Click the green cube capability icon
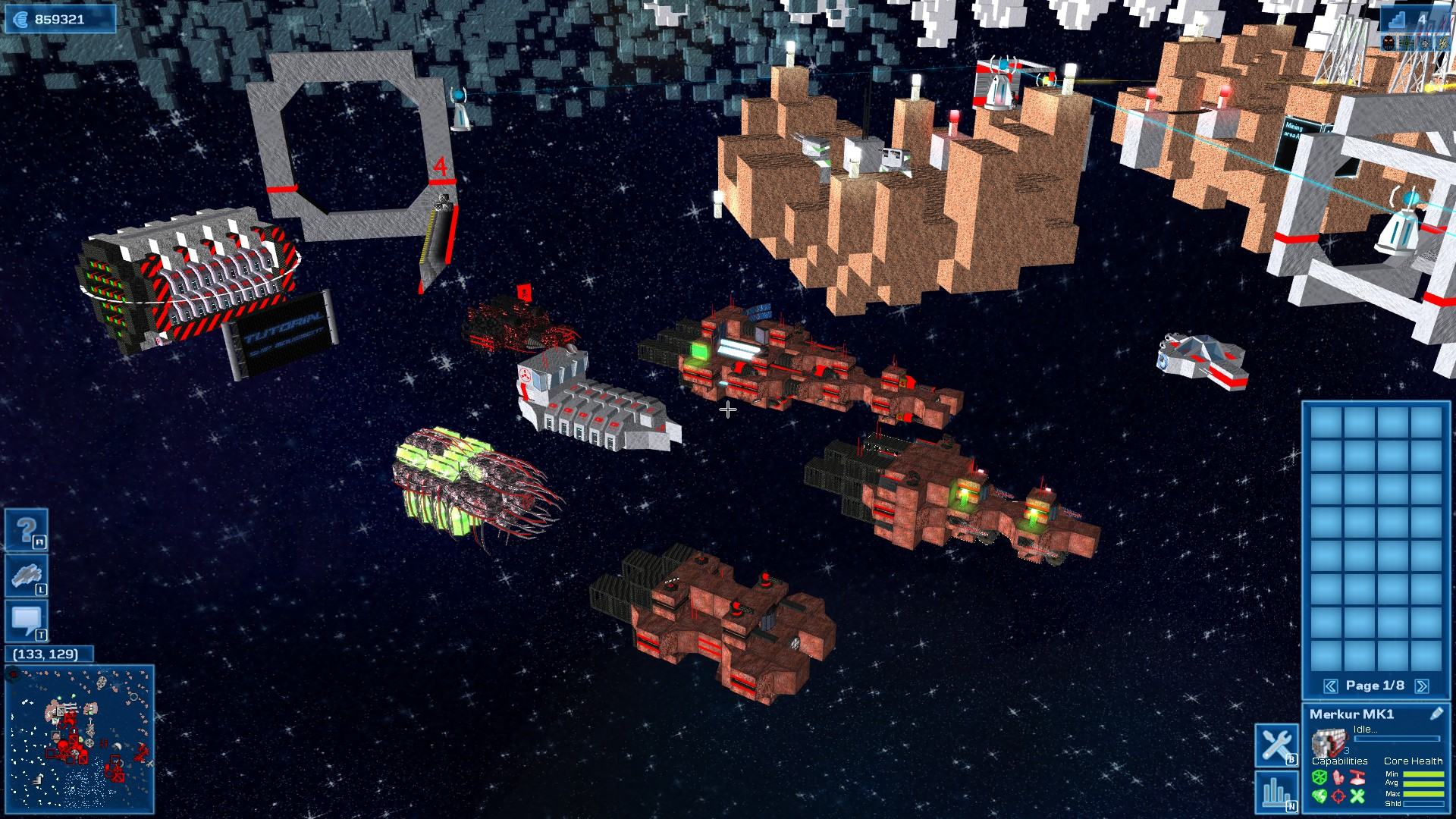Image resolution: width=1456 pixels, height=819 pixels. point(1319,777)
